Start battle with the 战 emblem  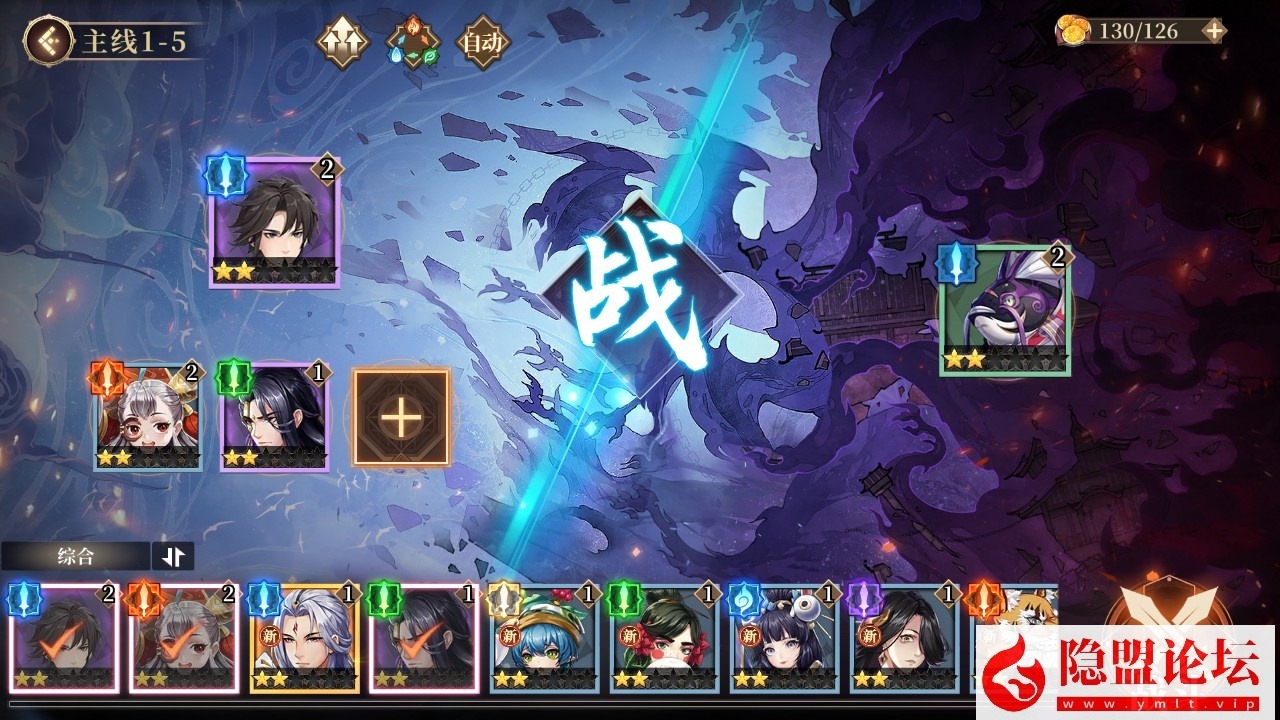coord(641,297)
